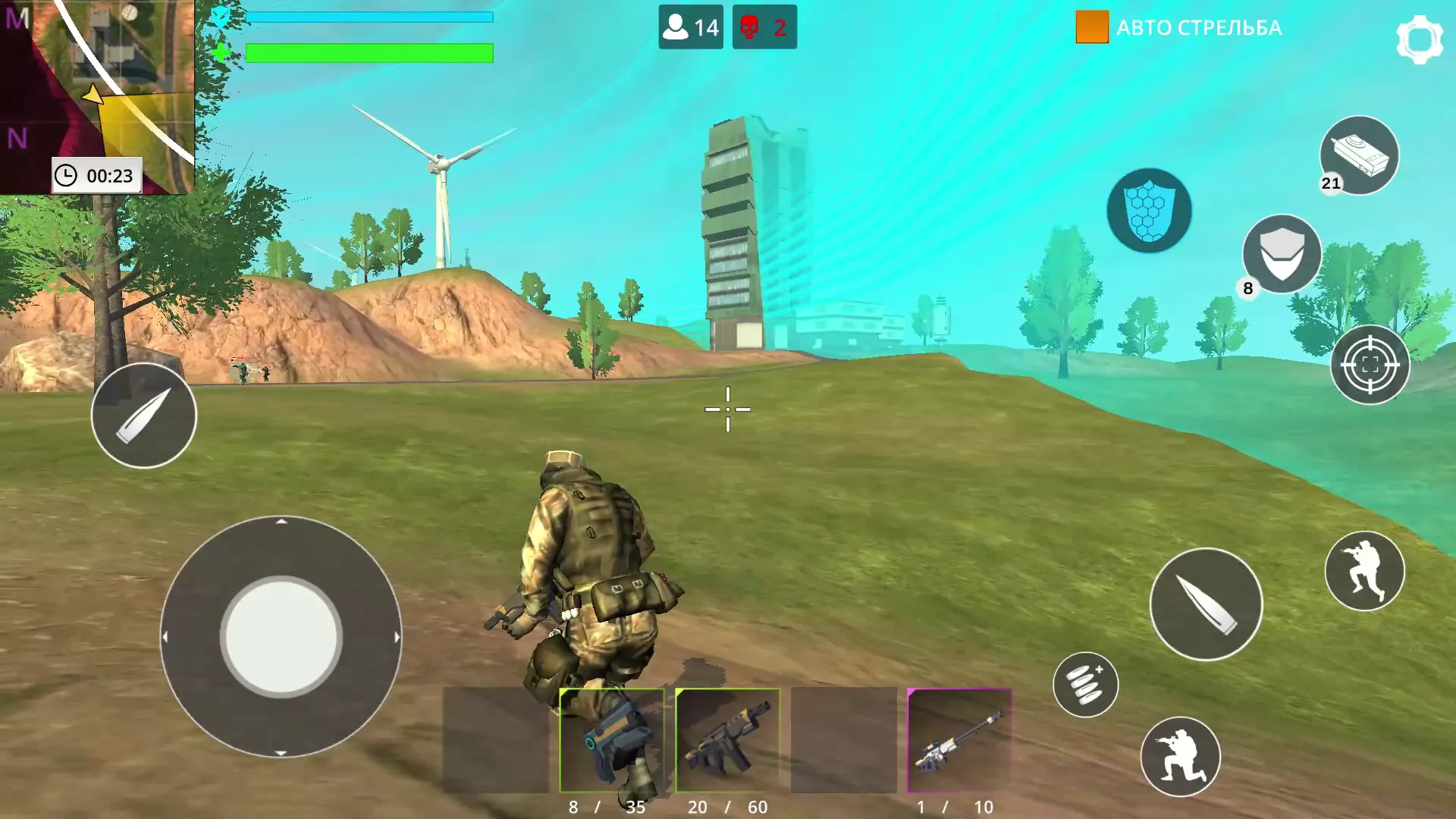Tap the green health bar
1456x819 pixels.
click(369, 53)
